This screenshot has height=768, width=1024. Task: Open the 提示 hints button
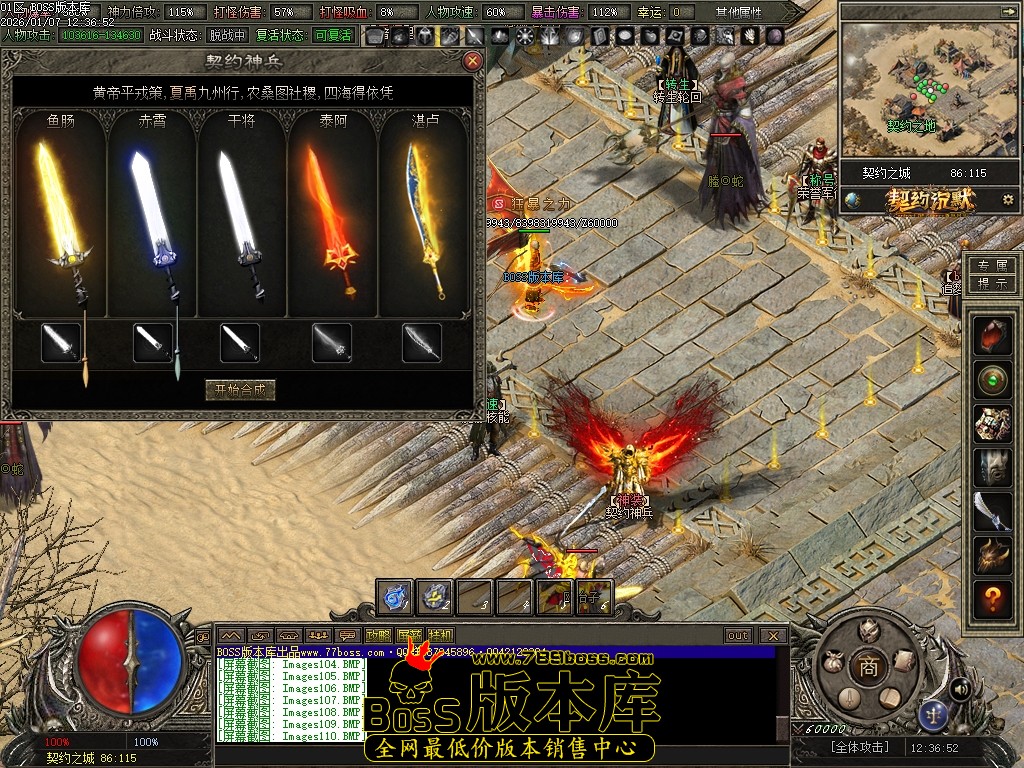click(x=991, y=284)
